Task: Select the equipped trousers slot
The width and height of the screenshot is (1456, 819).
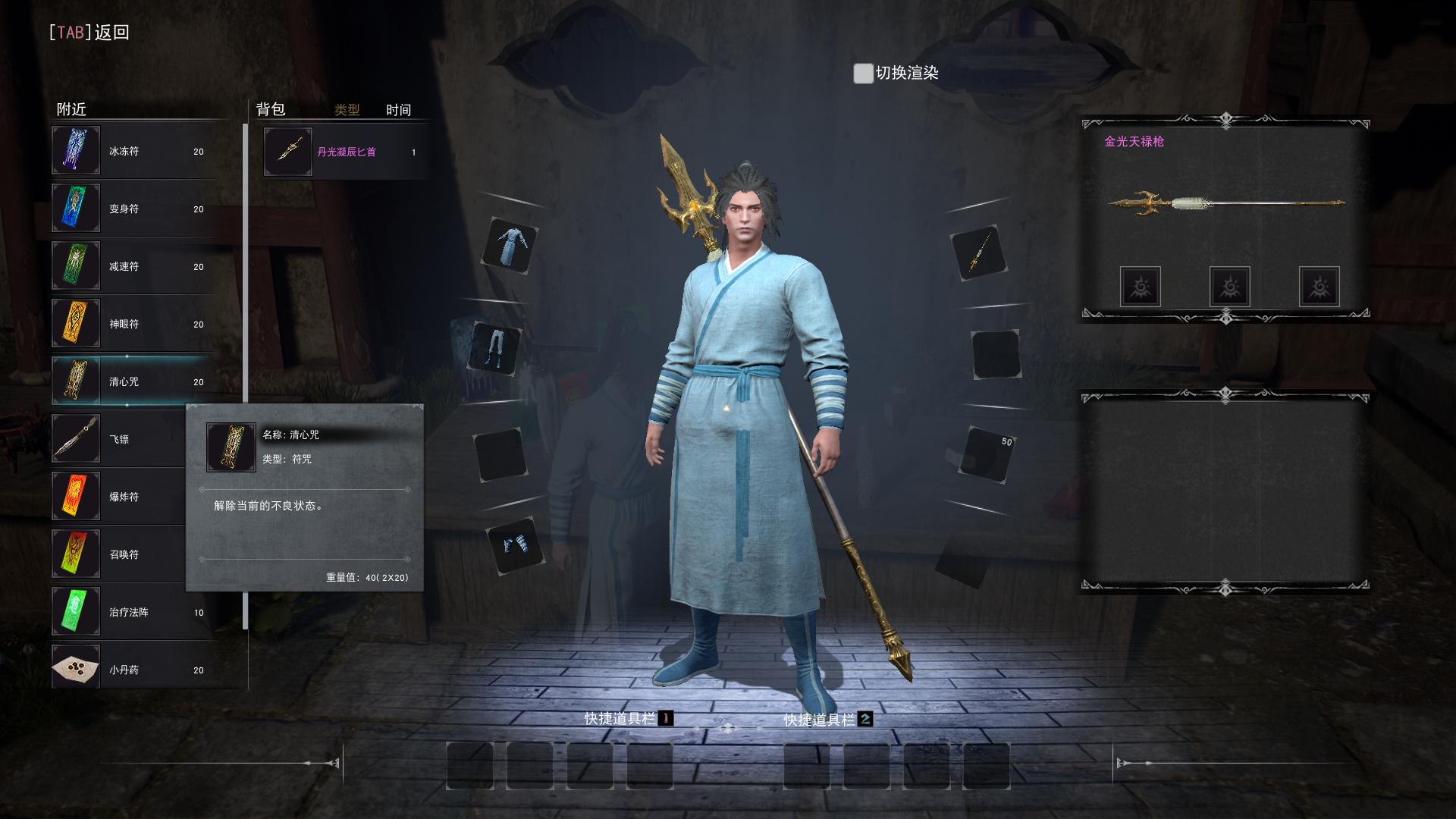Action: coord(496,349)
